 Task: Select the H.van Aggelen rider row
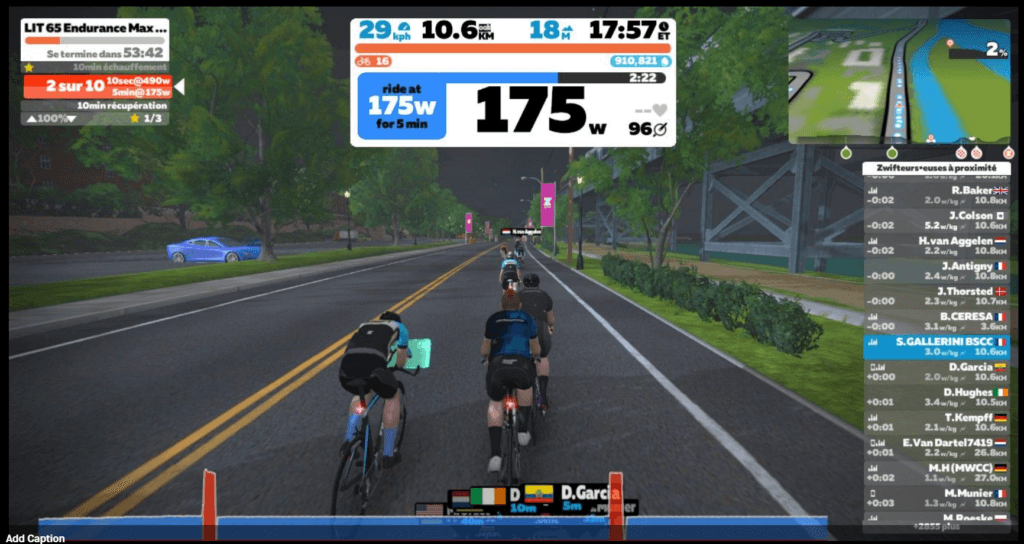(x=936, y=246)
